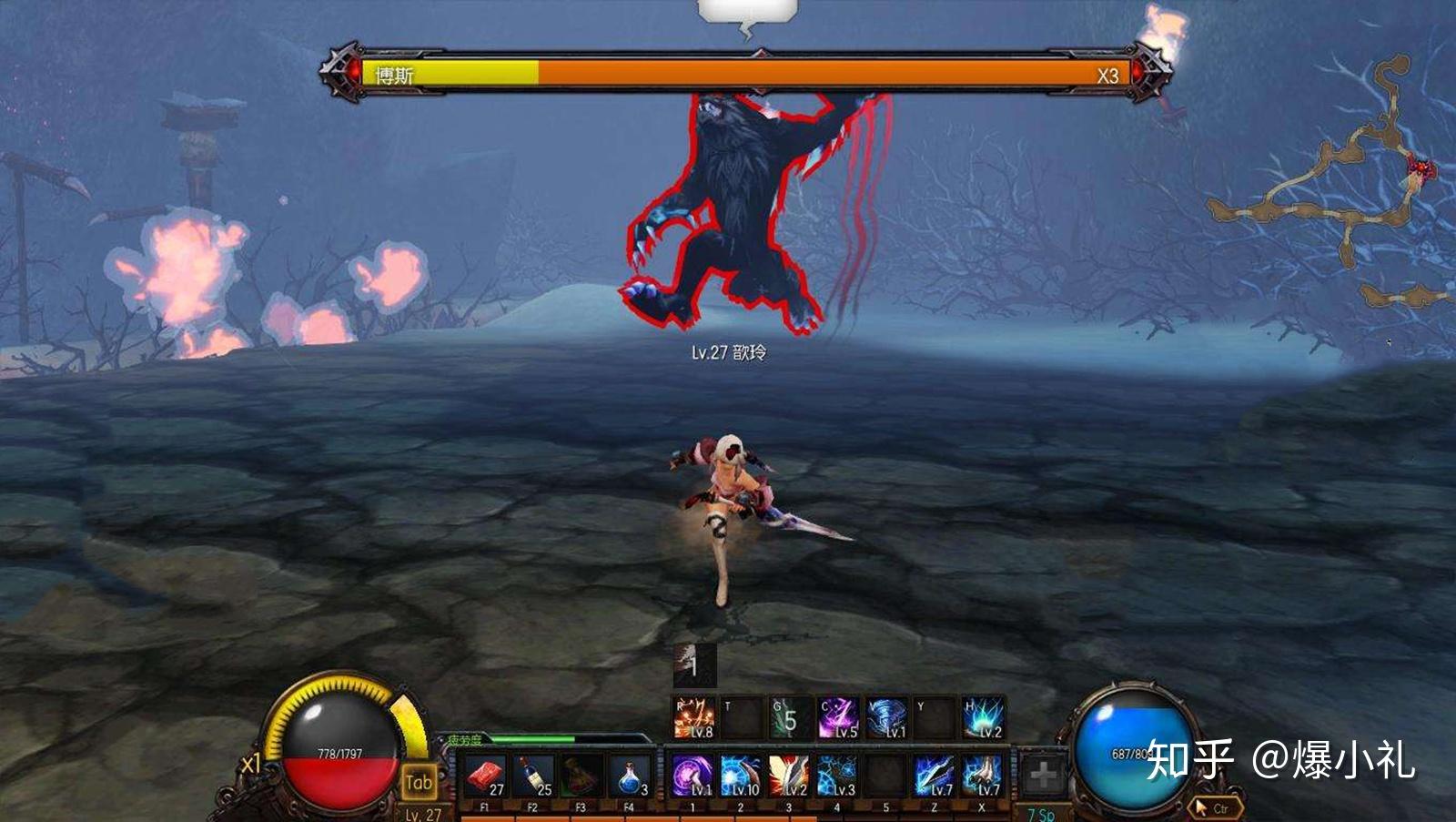Select the dimmed pouch item in the F3 slot
Image resolution: width=1456 pixels, height=822 pixels.
(581, 776)
